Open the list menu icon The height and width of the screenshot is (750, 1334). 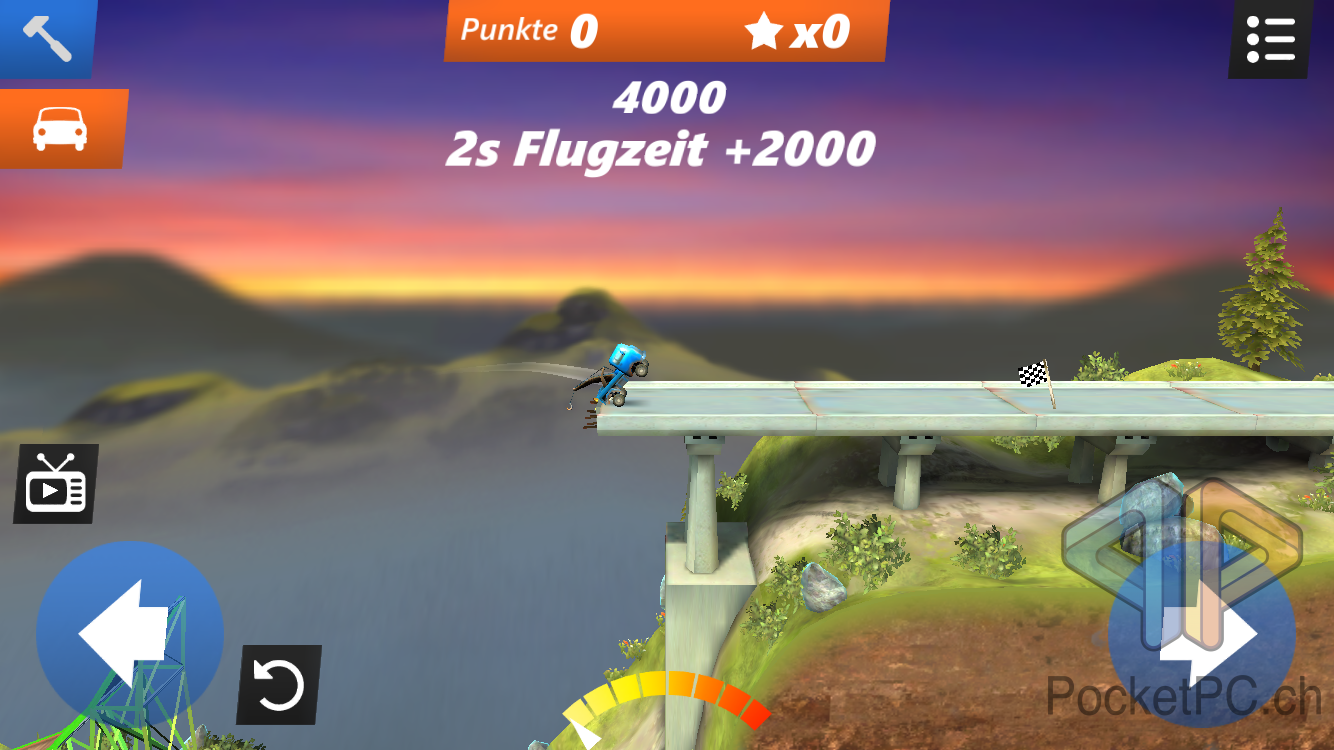click(x=1270, y=38)
